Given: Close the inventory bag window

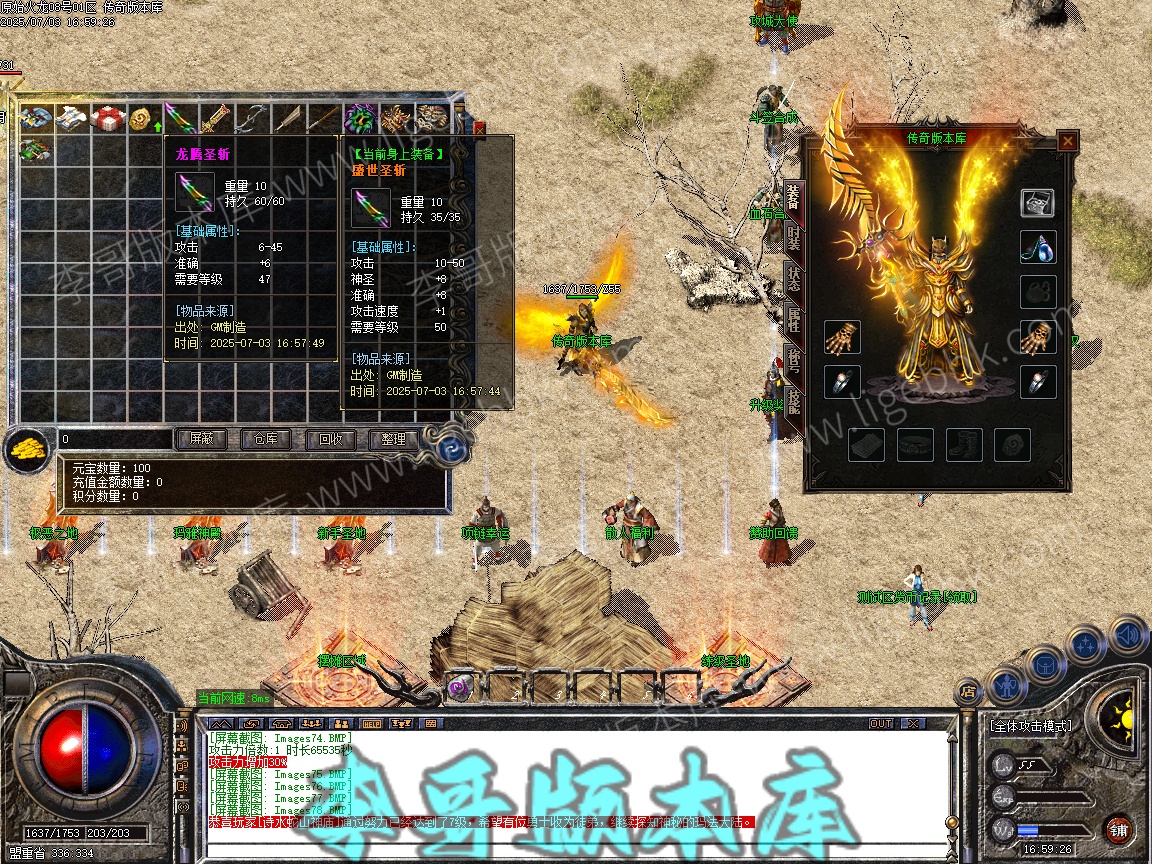Looking at the screenshot, I should (x=479, y=128).
